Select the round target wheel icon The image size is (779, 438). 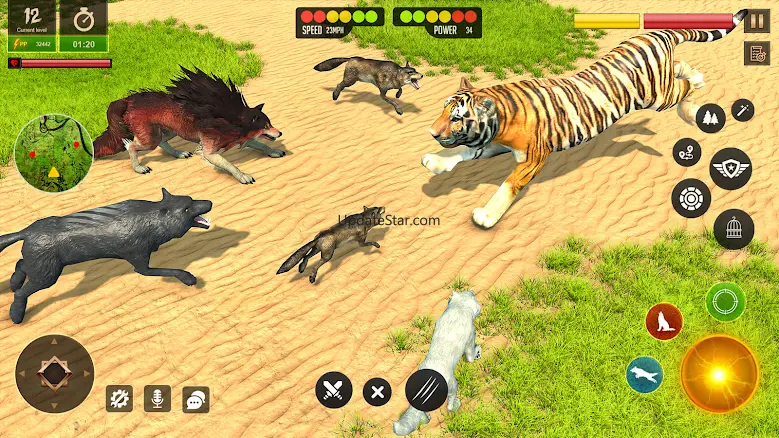tap(691, 198)
